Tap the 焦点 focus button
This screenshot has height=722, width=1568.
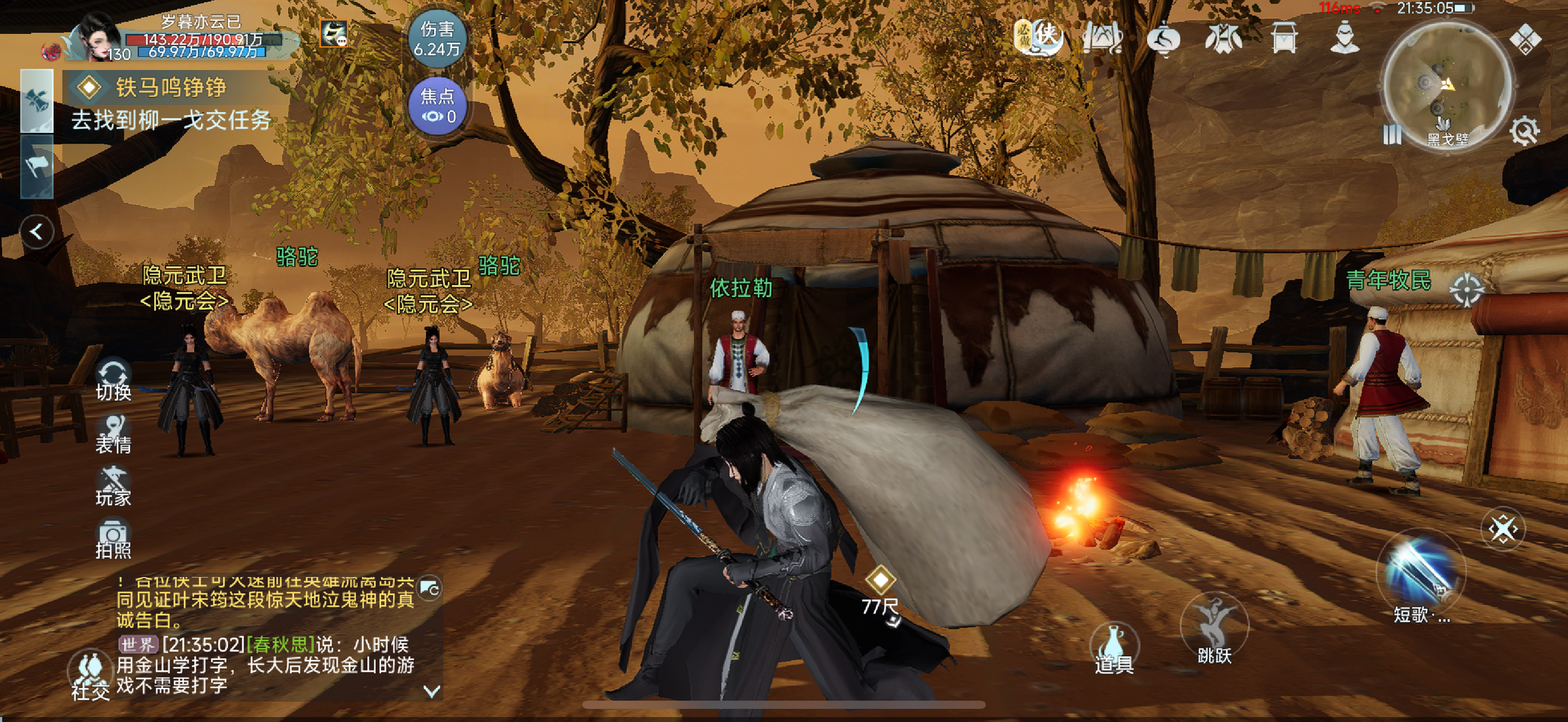point(437,106)
